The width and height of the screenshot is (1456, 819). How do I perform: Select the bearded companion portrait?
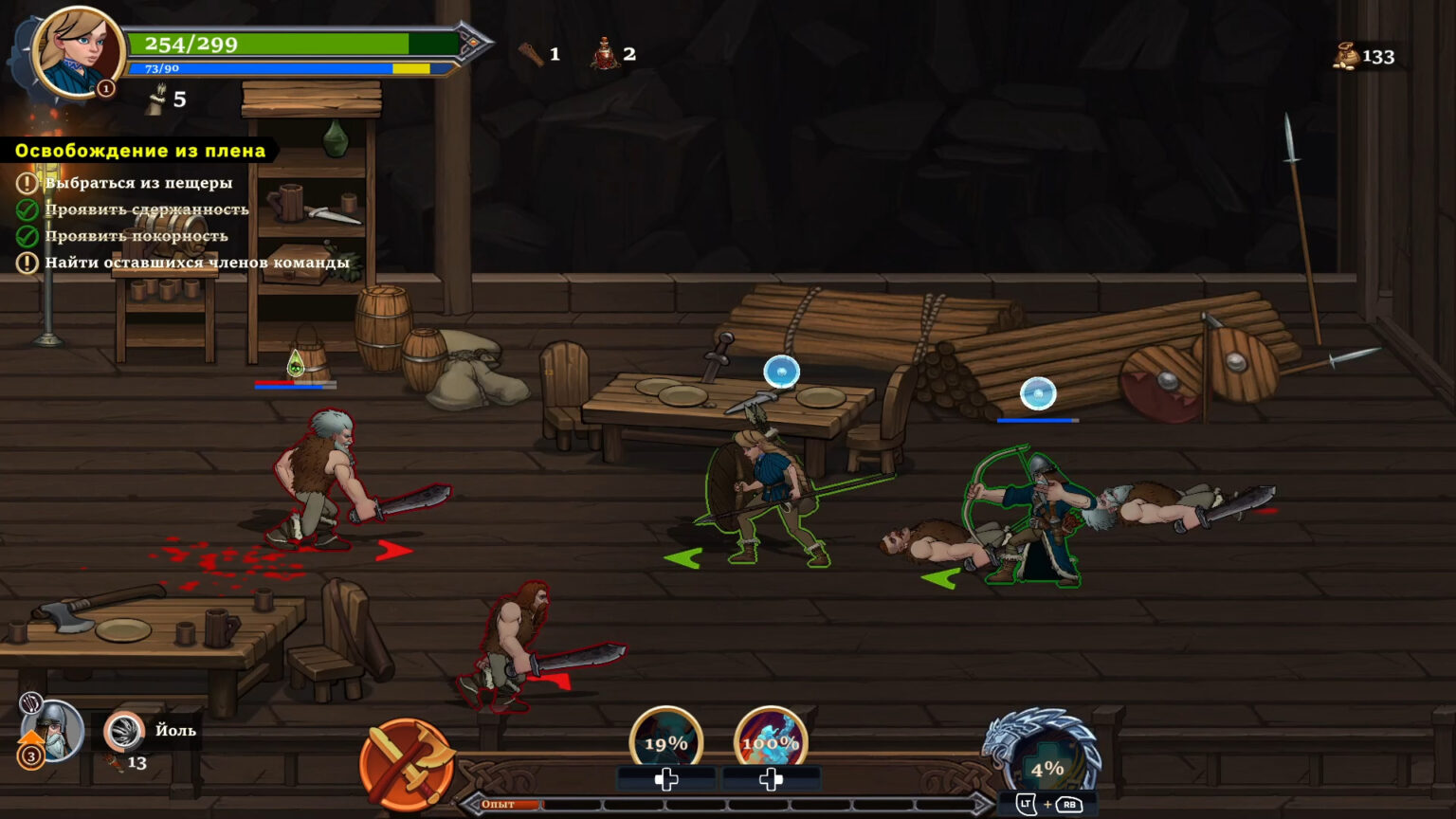53,732
